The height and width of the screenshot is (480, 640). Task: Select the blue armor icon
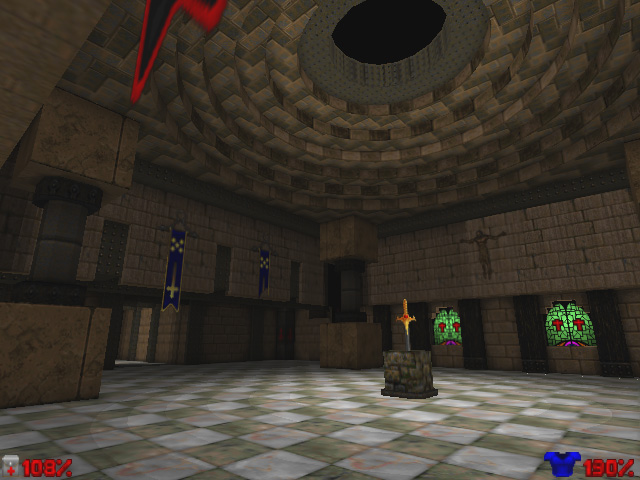tap(562, 464)
